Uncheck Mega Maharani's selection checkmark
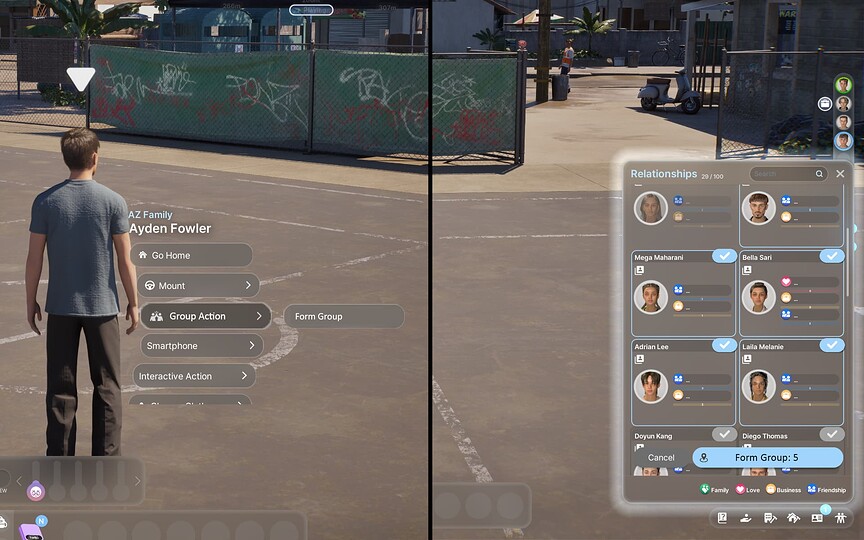Image resolution: width=864 pixels, height=540 pixels. tap(724, 257)
